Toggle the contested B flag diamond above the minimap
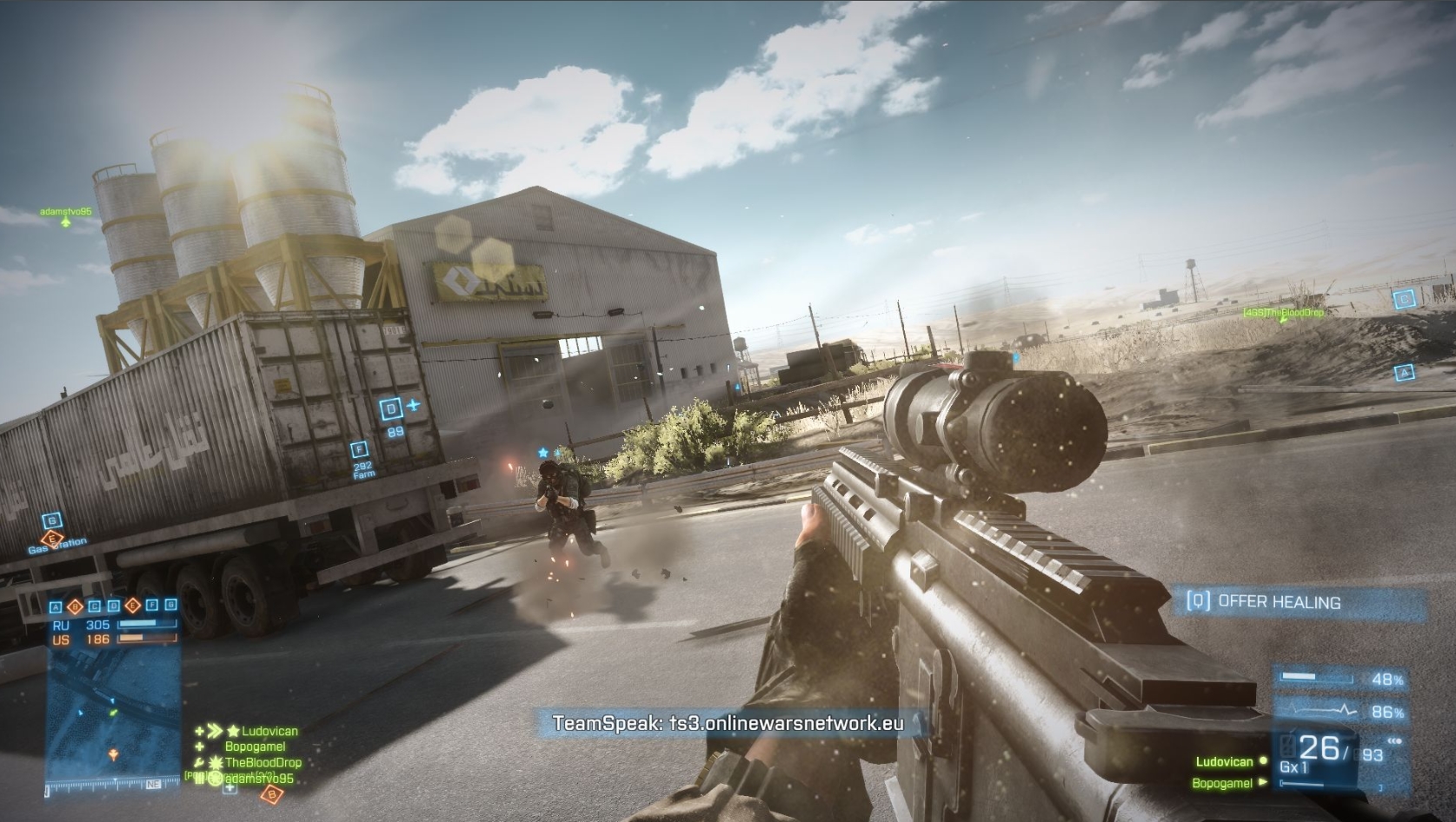 click(x=75, y=607)
